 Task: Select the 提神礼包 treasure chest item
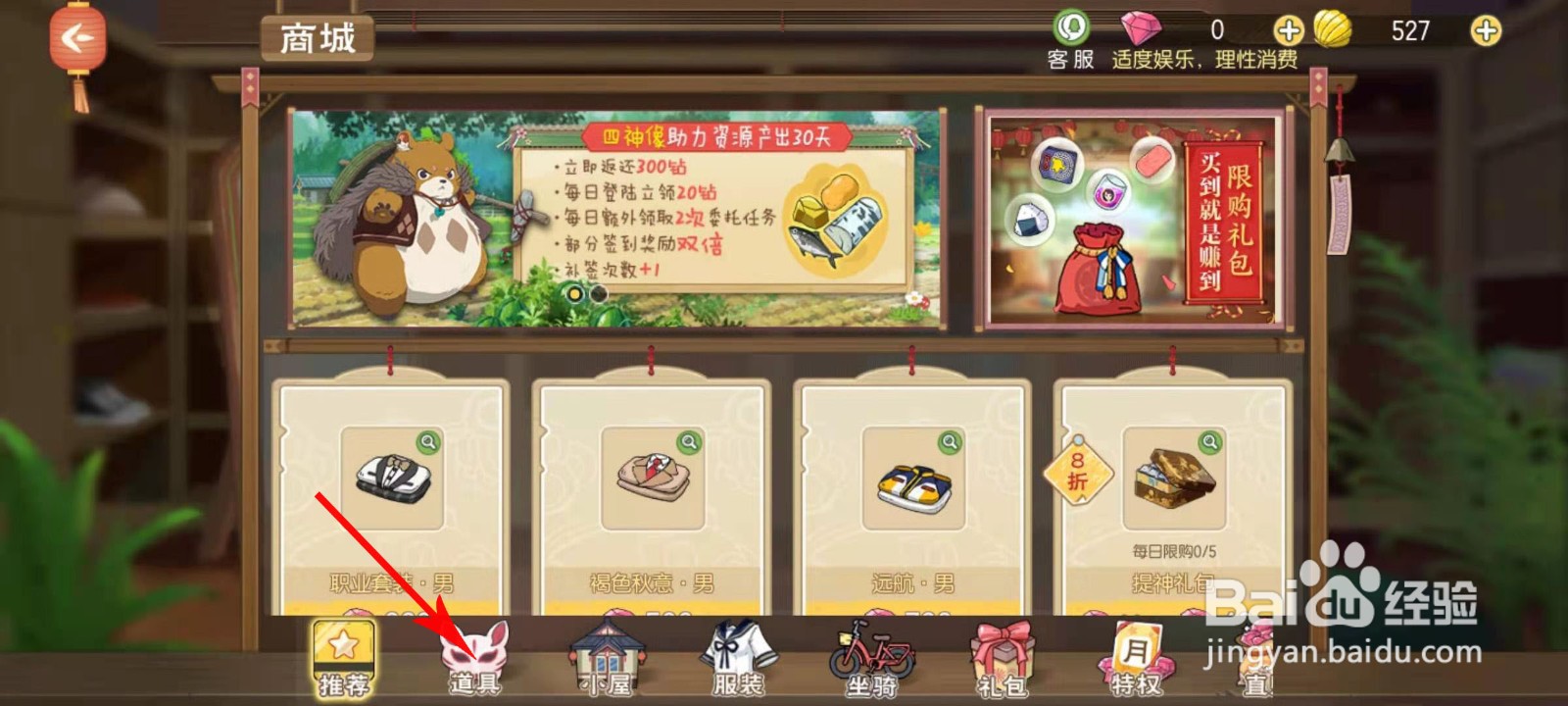(1176, 480)
